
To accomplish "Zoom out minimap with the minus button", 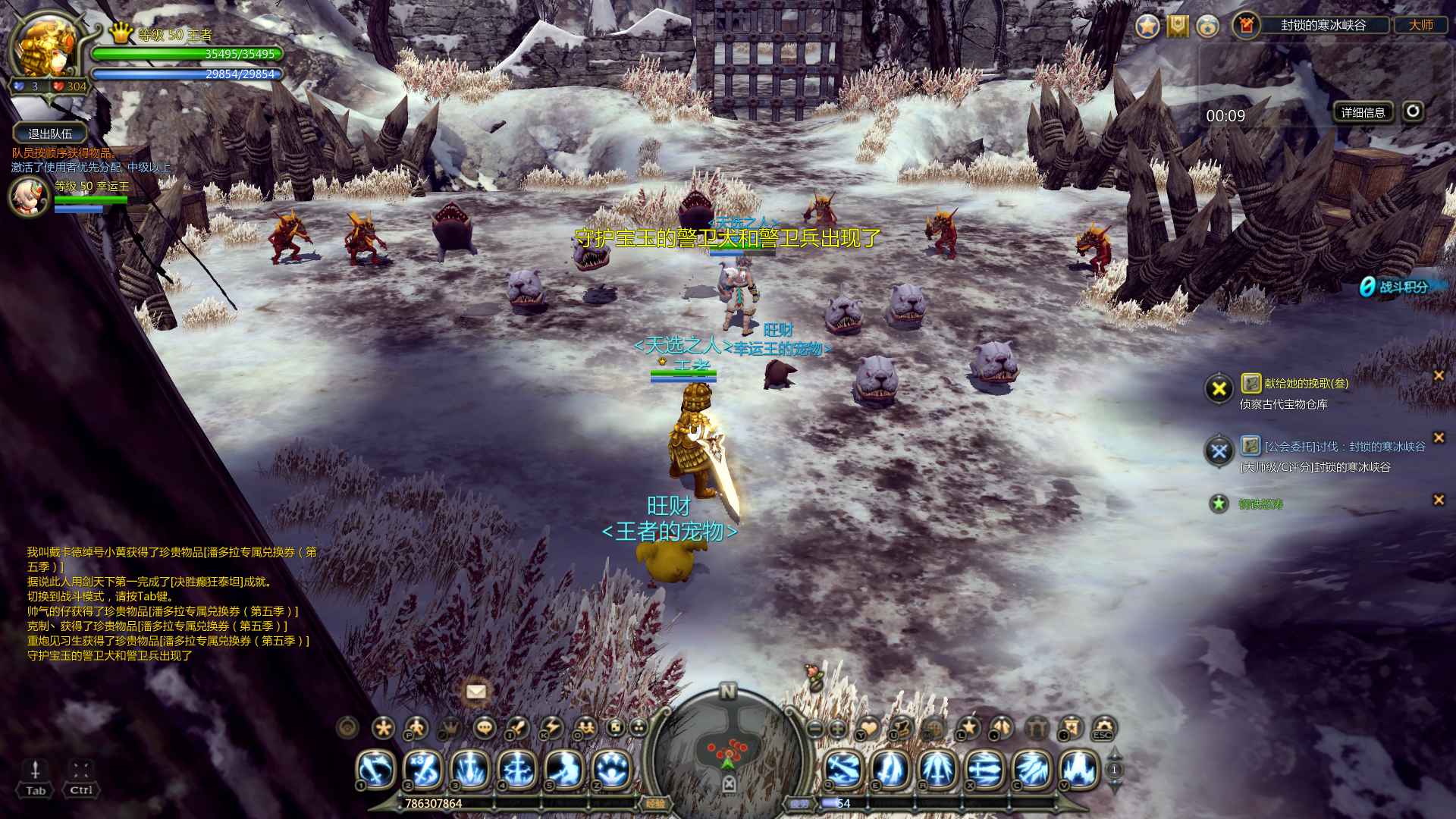I will (816, 729).
